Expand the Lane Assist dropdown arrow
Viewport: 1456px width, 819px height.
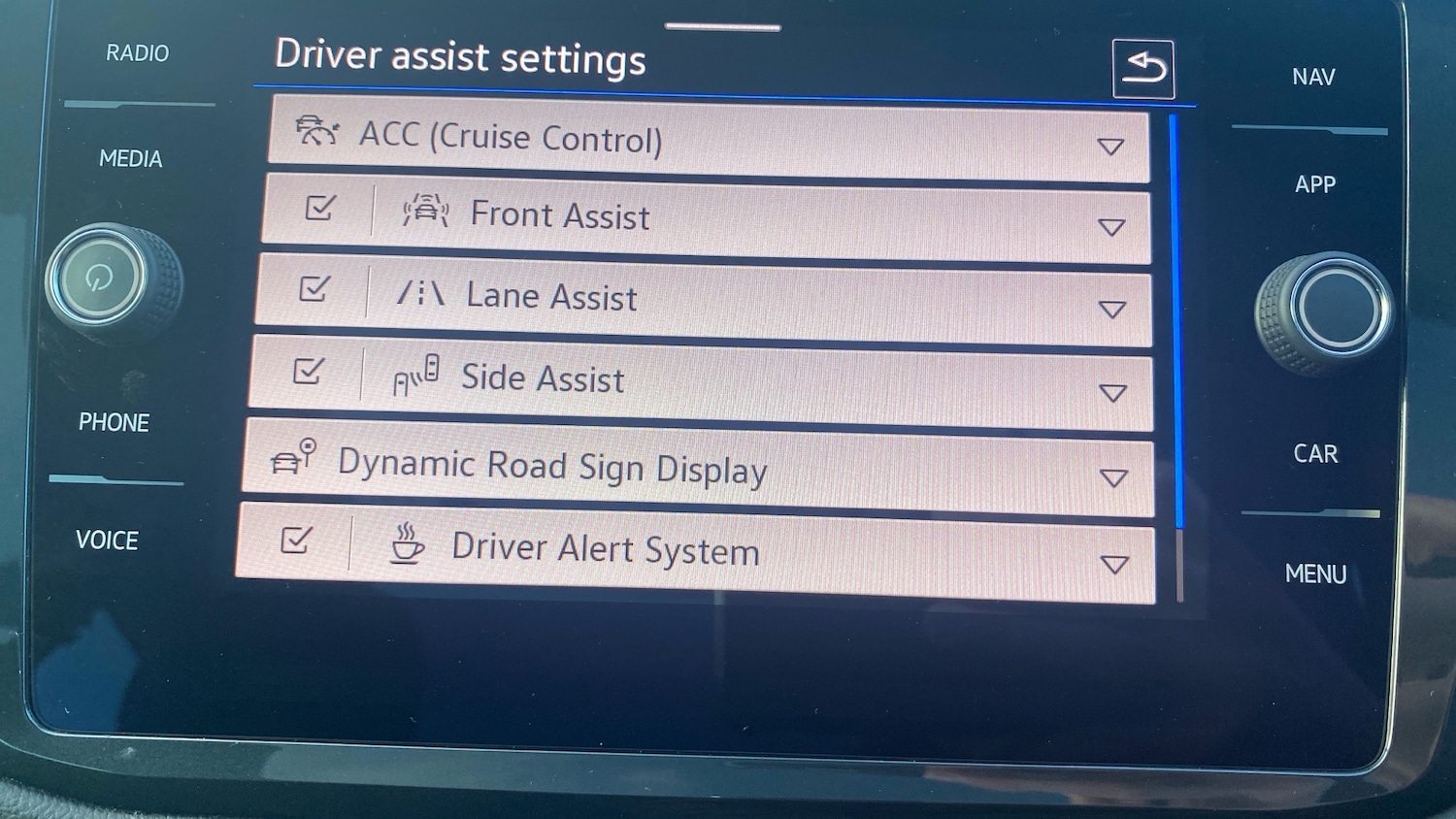click(1112, 310)
